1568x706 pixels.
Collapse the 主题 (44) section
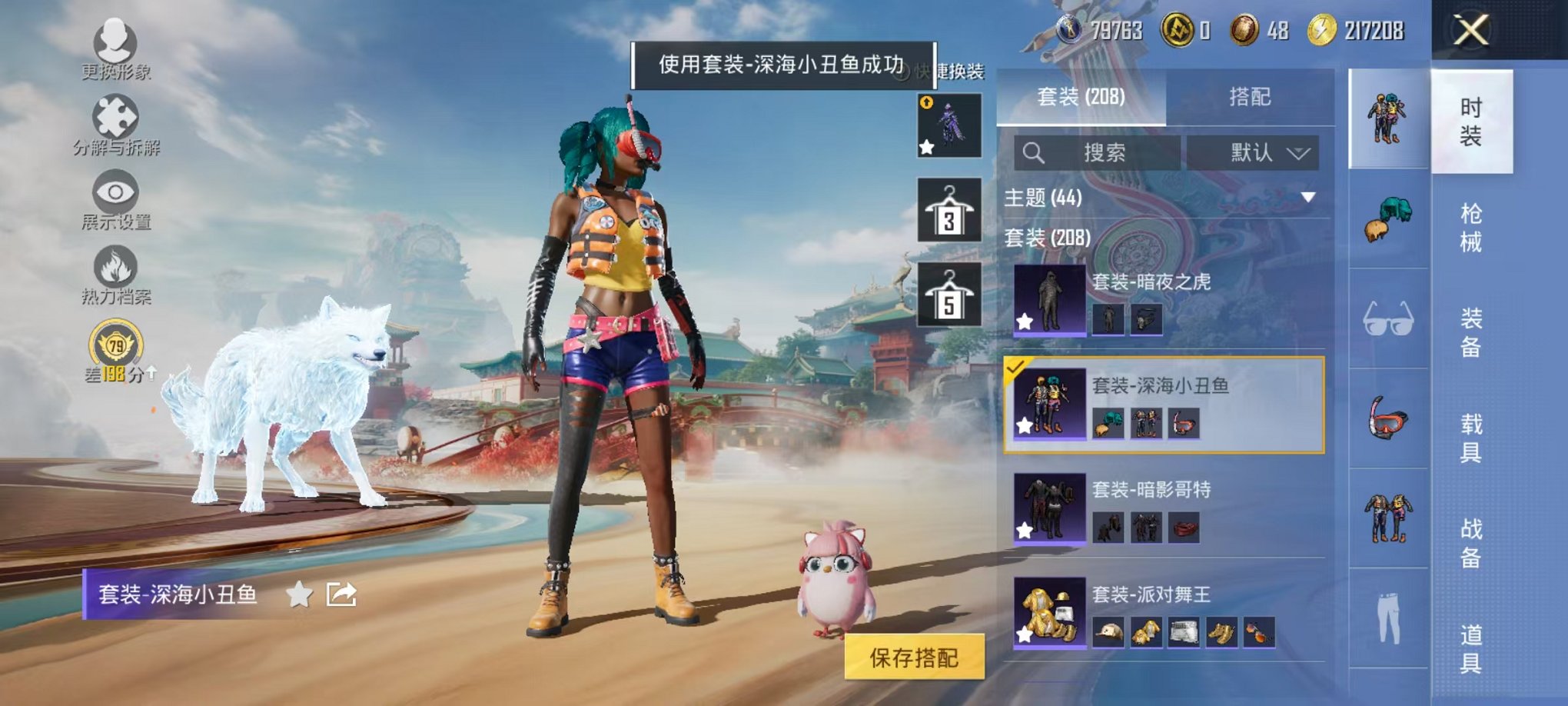click(x=1308, y=196)
